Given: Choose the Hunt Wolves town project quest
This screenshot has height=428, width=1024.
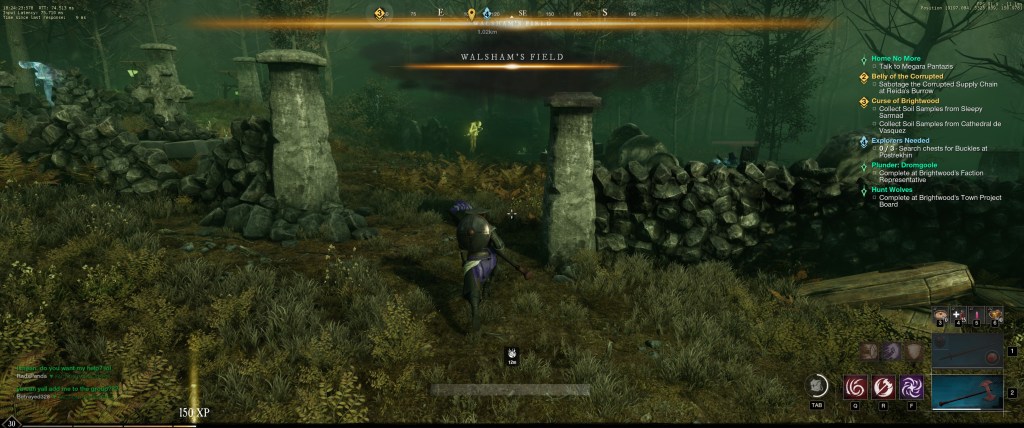Looking at the screenshot, I should (x=894, y=188).
